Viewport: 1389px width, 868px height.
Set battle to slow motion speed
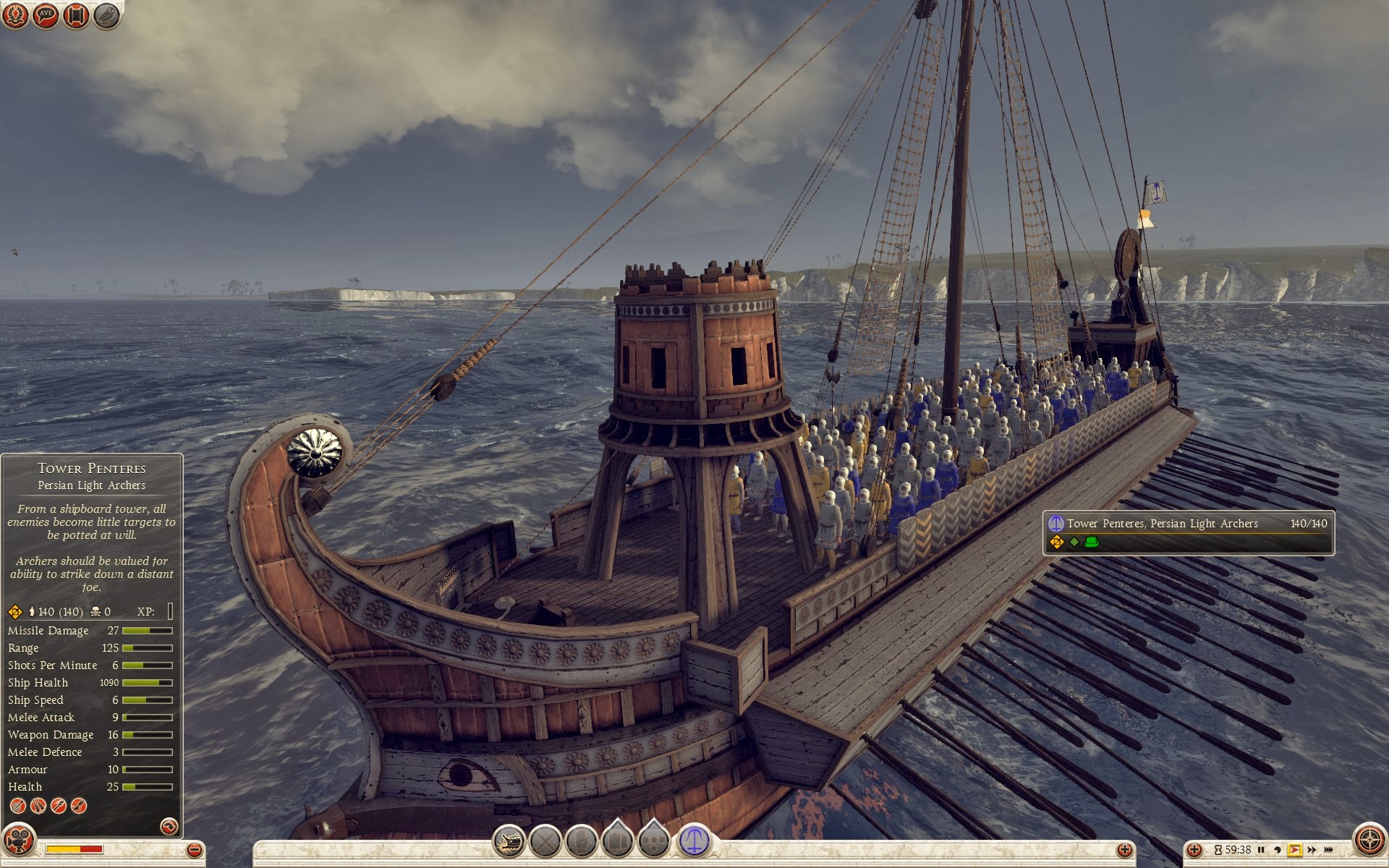click(x=1278, y=850)
